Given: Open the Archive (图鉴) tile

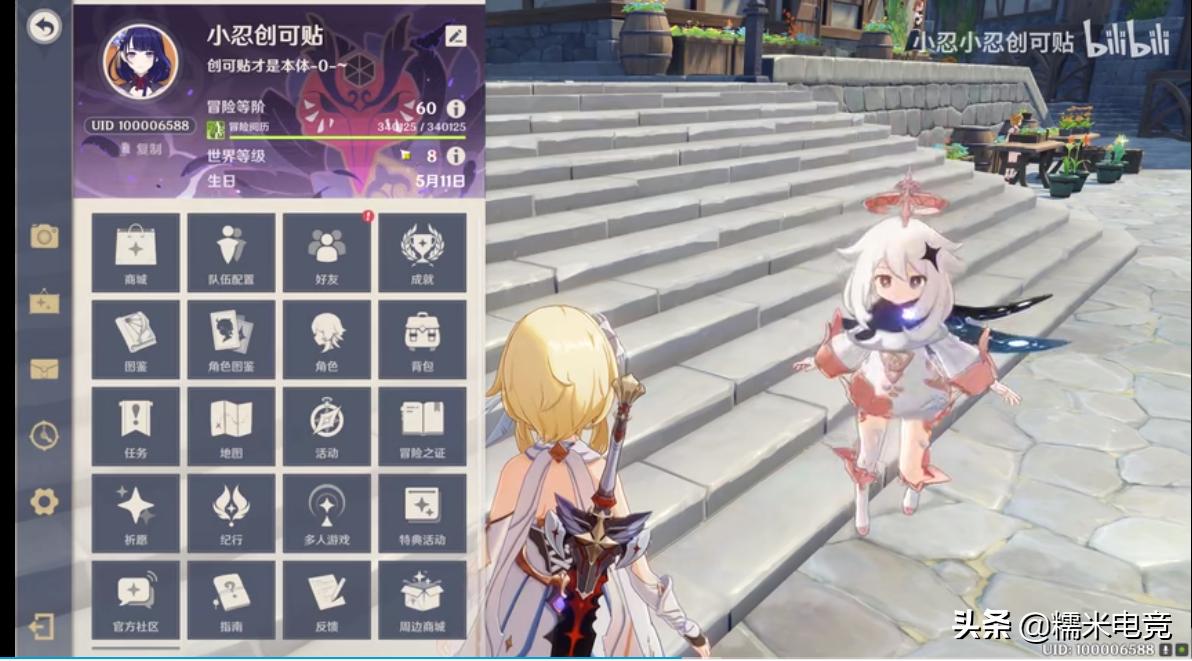Looking at the screenshot, I should pyautogui.click(x=136, y=339).
